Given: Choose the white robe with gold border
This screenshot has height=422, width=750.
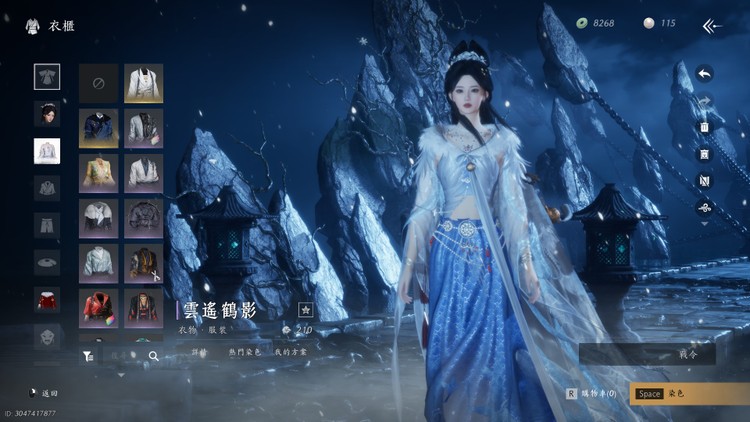Looking at the screenshot, I should pos(144,84).
